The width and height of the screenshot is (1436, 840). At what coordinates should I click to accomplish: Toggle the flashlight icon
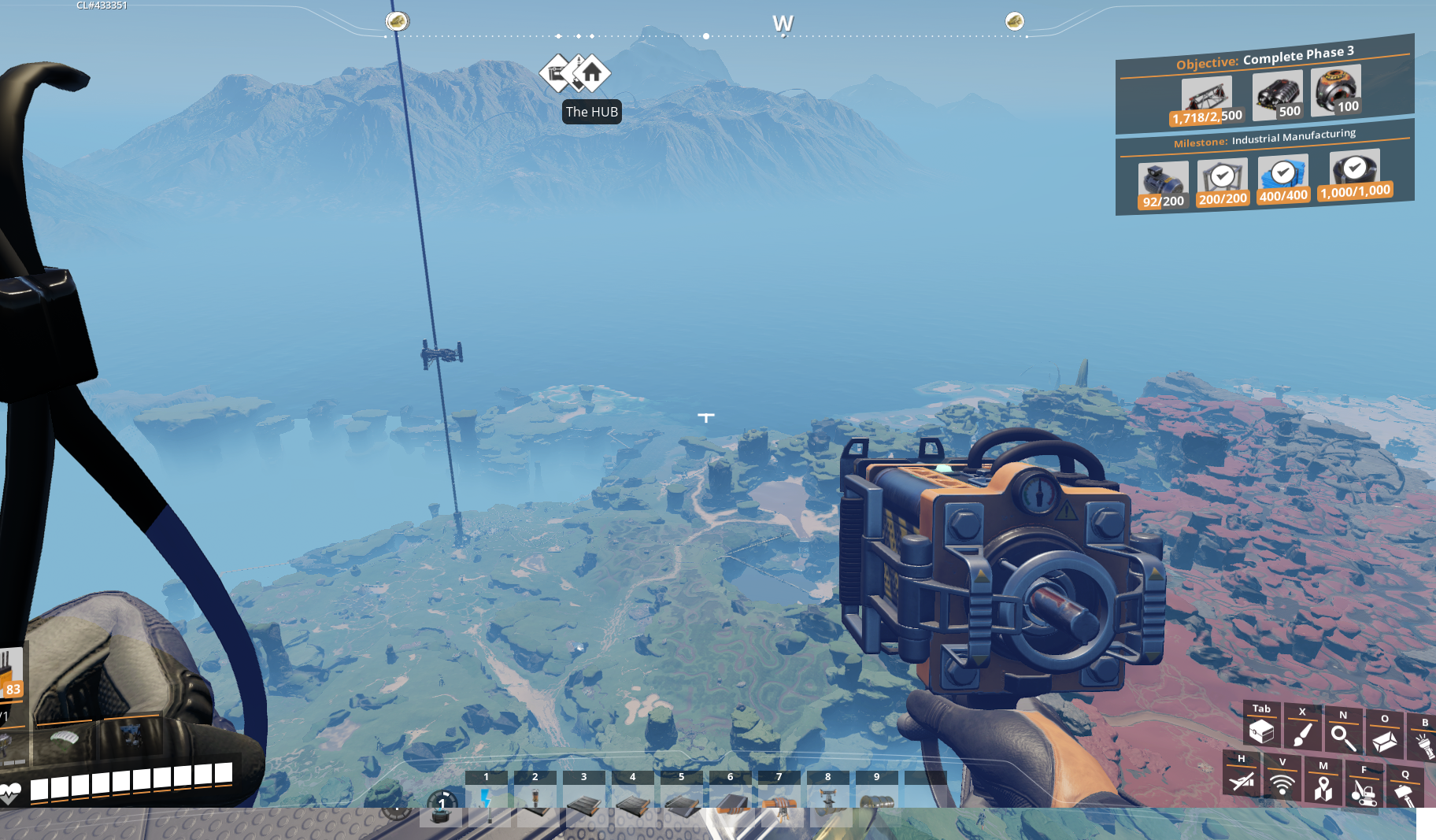[x=1423, y=743]
